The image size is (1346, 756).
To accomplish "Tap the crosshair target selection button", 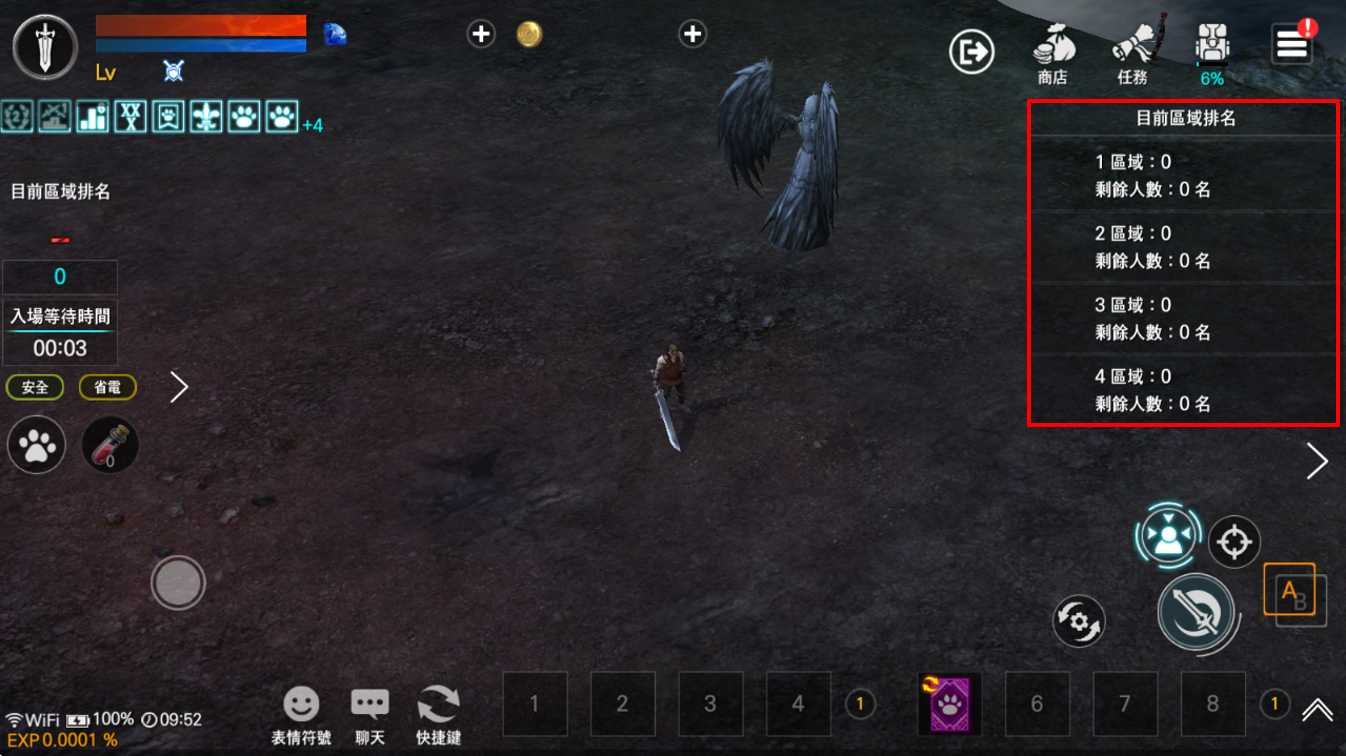I will pyautogui.click(x=1234, y=542).
